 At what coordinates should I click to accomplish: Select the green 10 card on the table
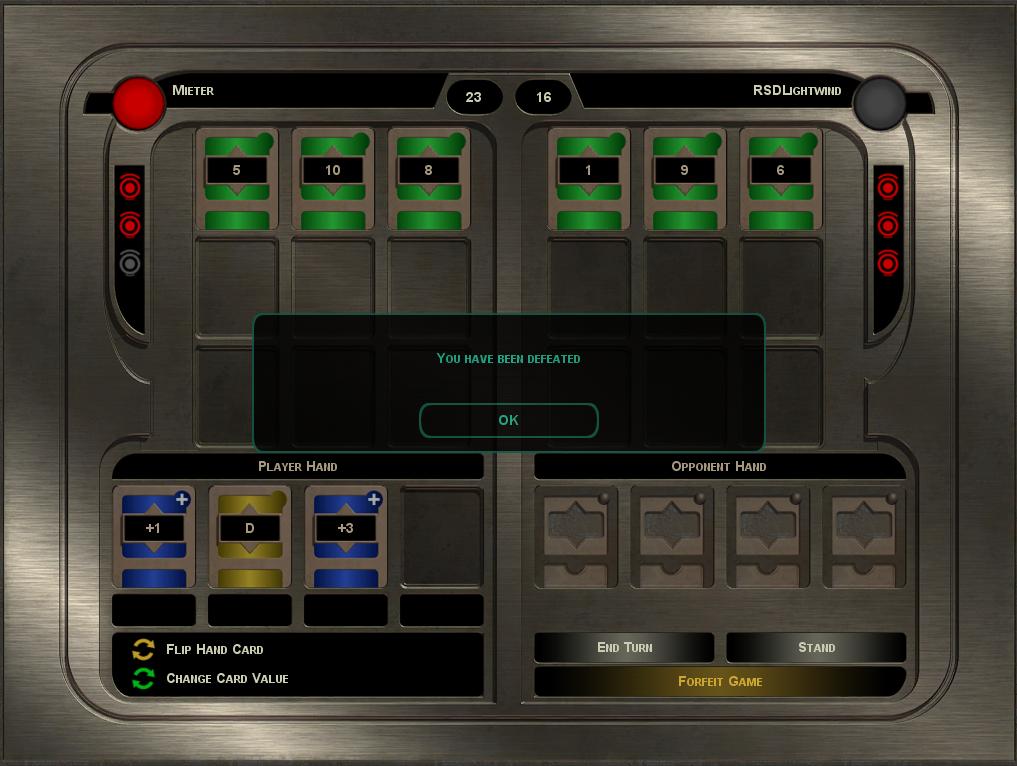click(332, 178)
